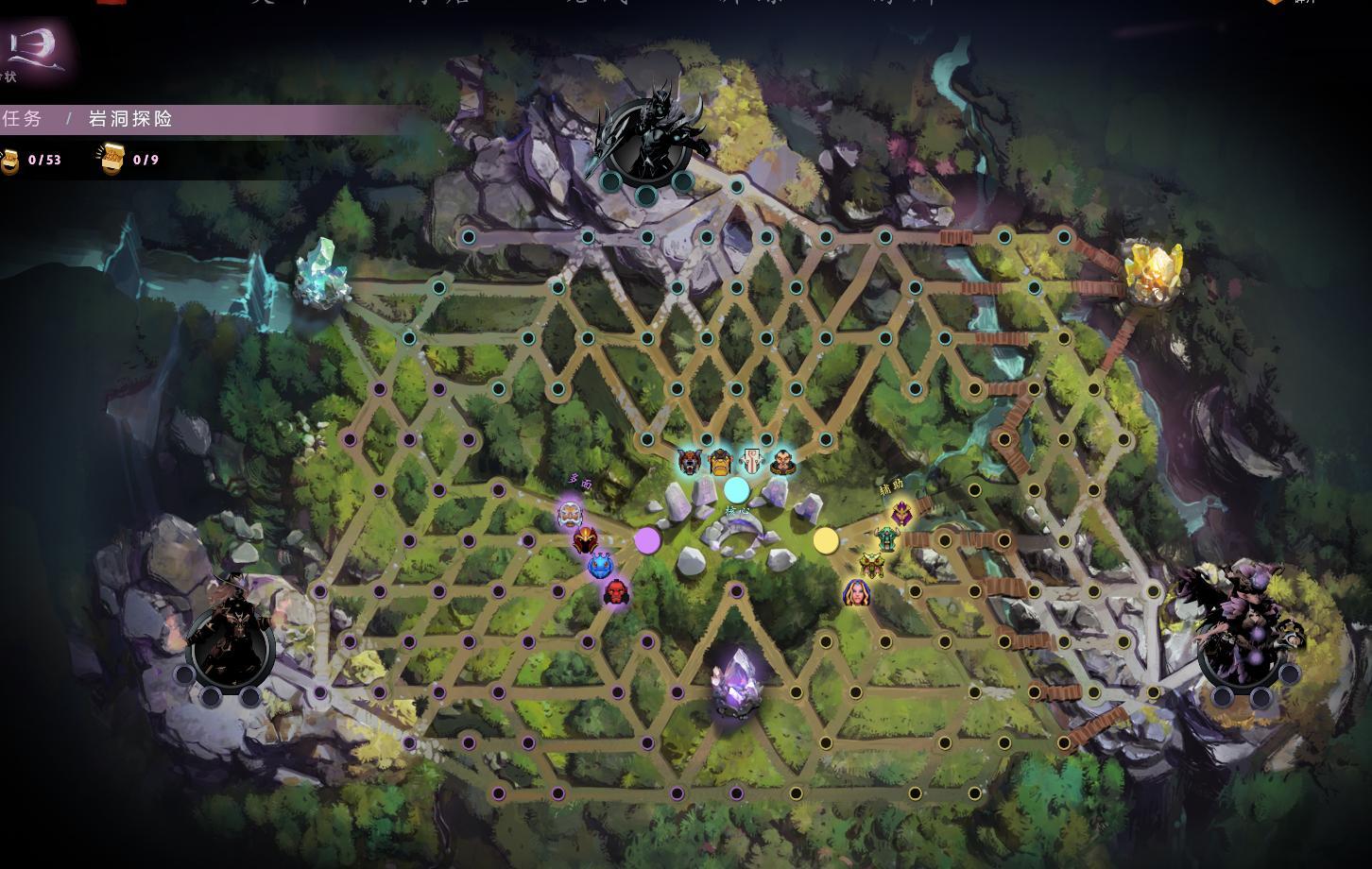Image resolution: width=1372 pixels, height=869 pixels.
Task: Select the cyan 核心 node circle
Action: click(736, 490)
